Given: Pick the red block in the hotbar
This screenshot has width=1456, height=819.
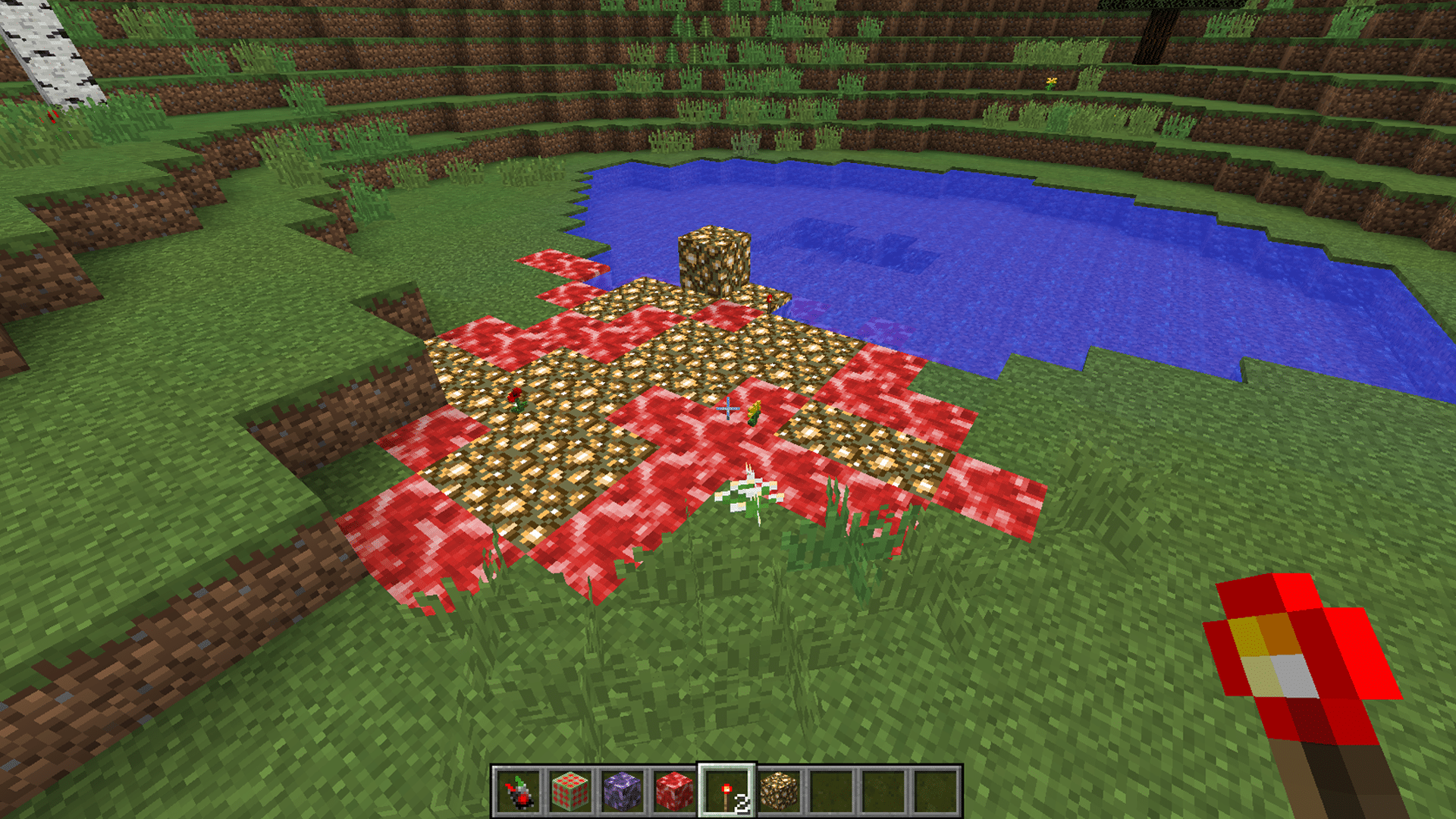Looking at the screenshot, I should coord(674,792).
